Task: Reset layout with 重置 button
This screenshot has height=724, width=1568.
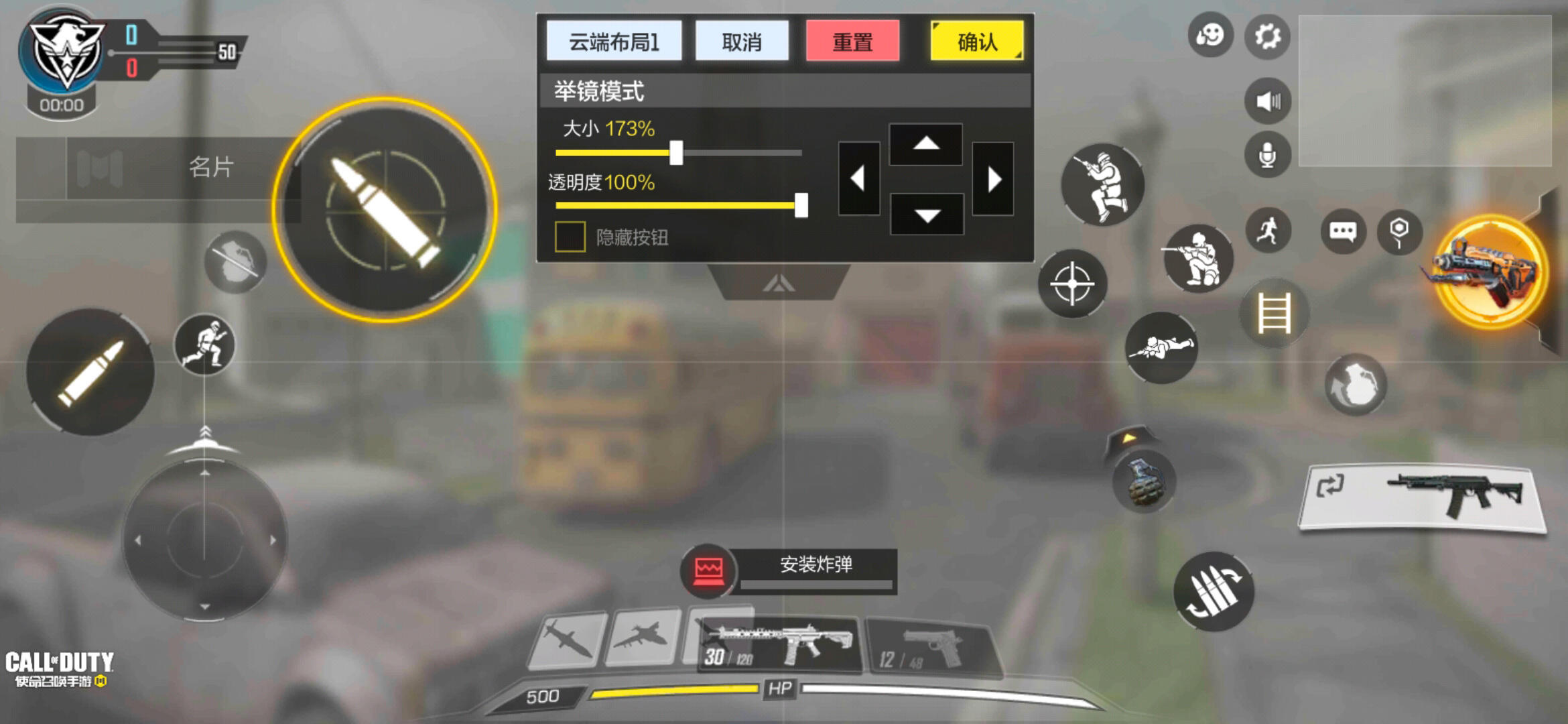Action: click(852, 42)
